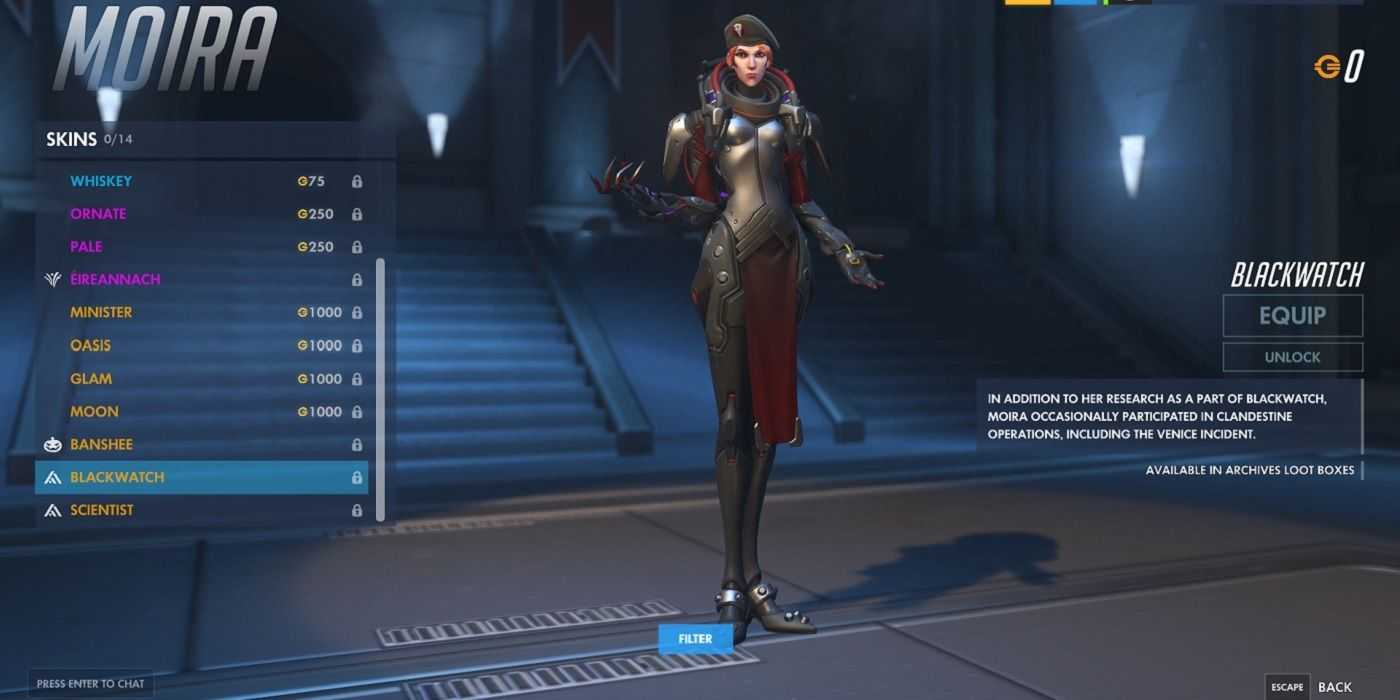
Task: Click the skins list scrollbar
Action: [380, 390]
